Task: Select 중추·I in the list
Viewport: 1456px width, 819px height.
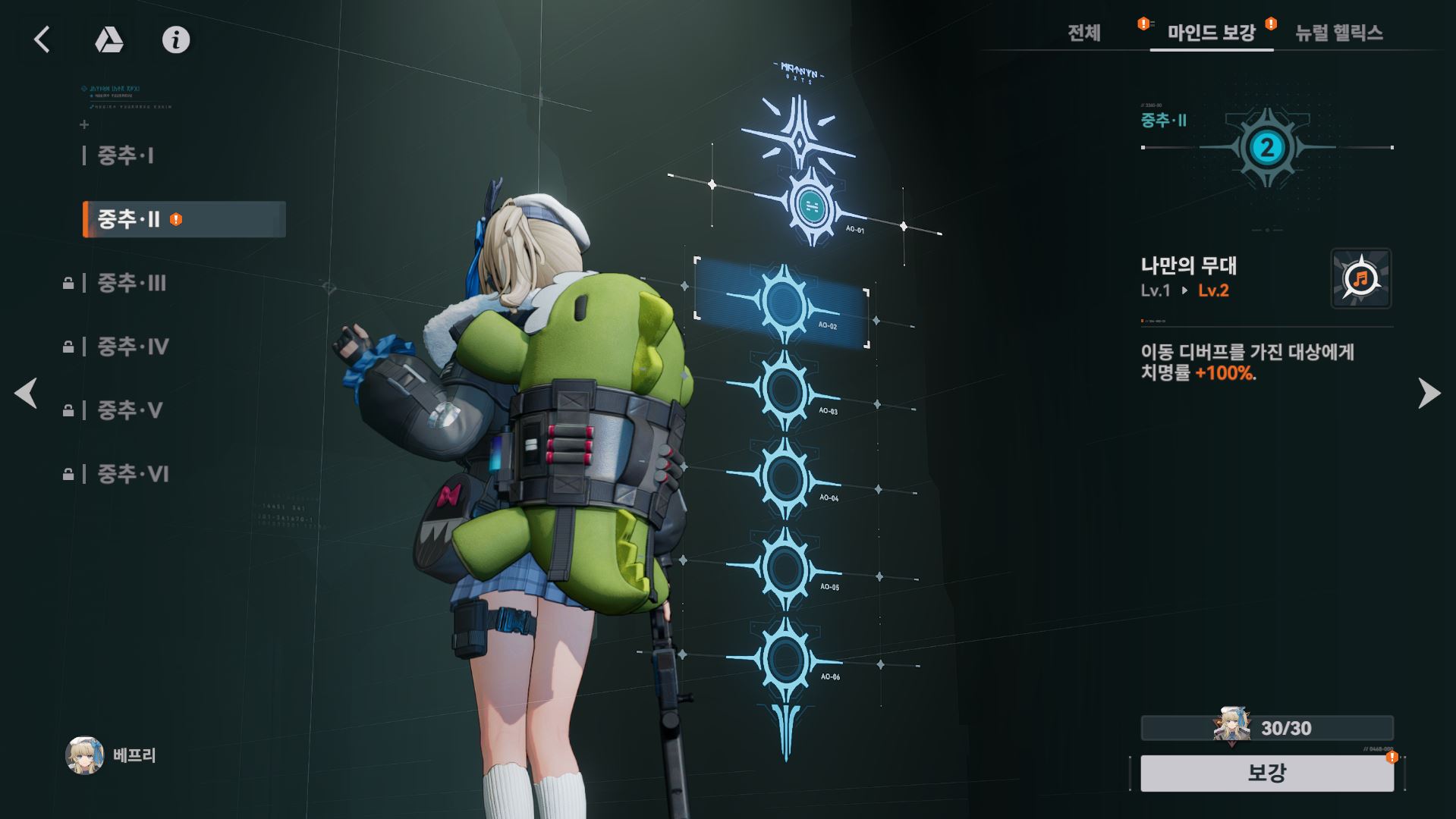Action: point(126,155)
